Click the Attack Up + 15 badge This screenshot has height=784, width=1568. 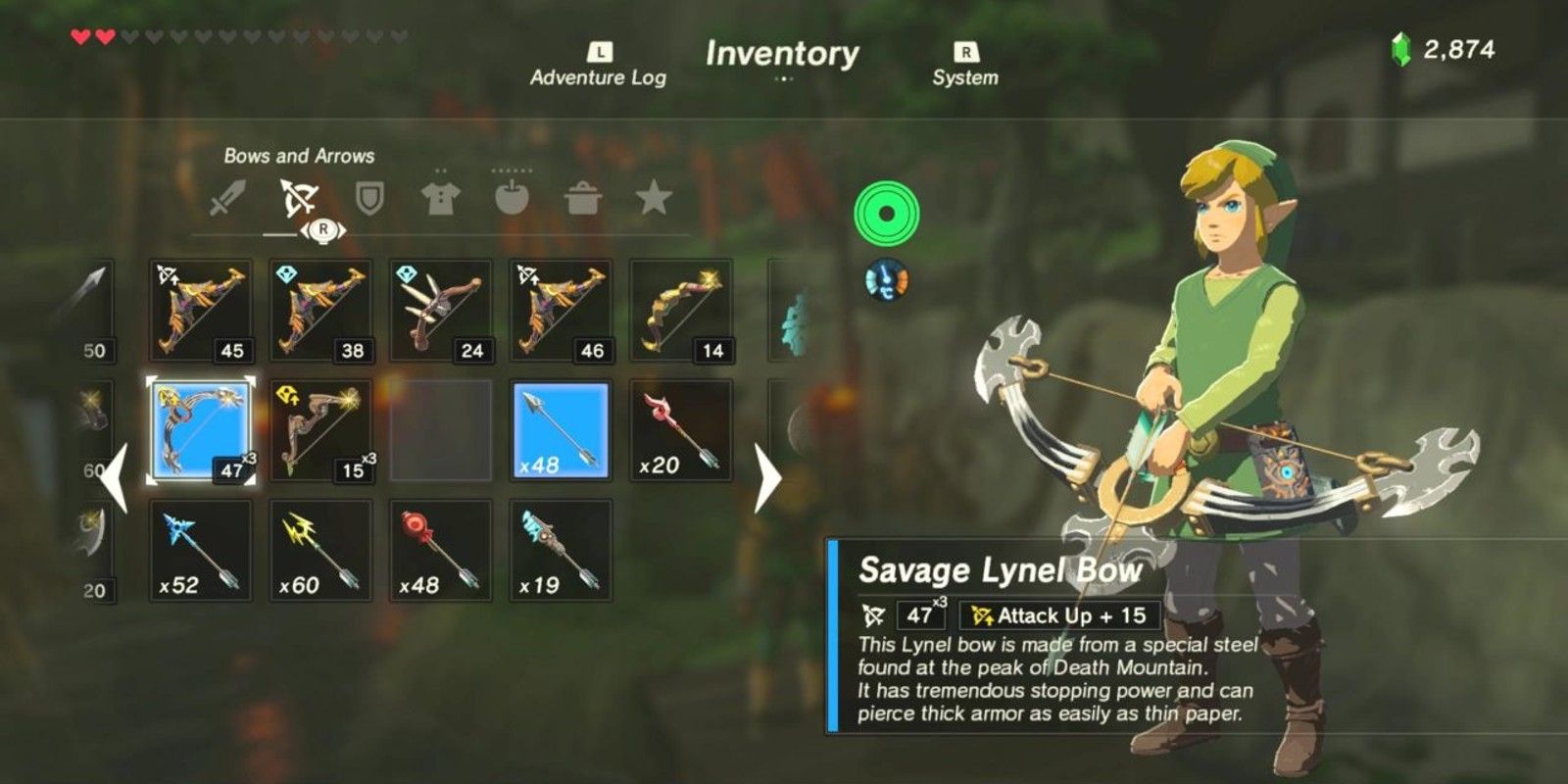tap(1060, 616)
